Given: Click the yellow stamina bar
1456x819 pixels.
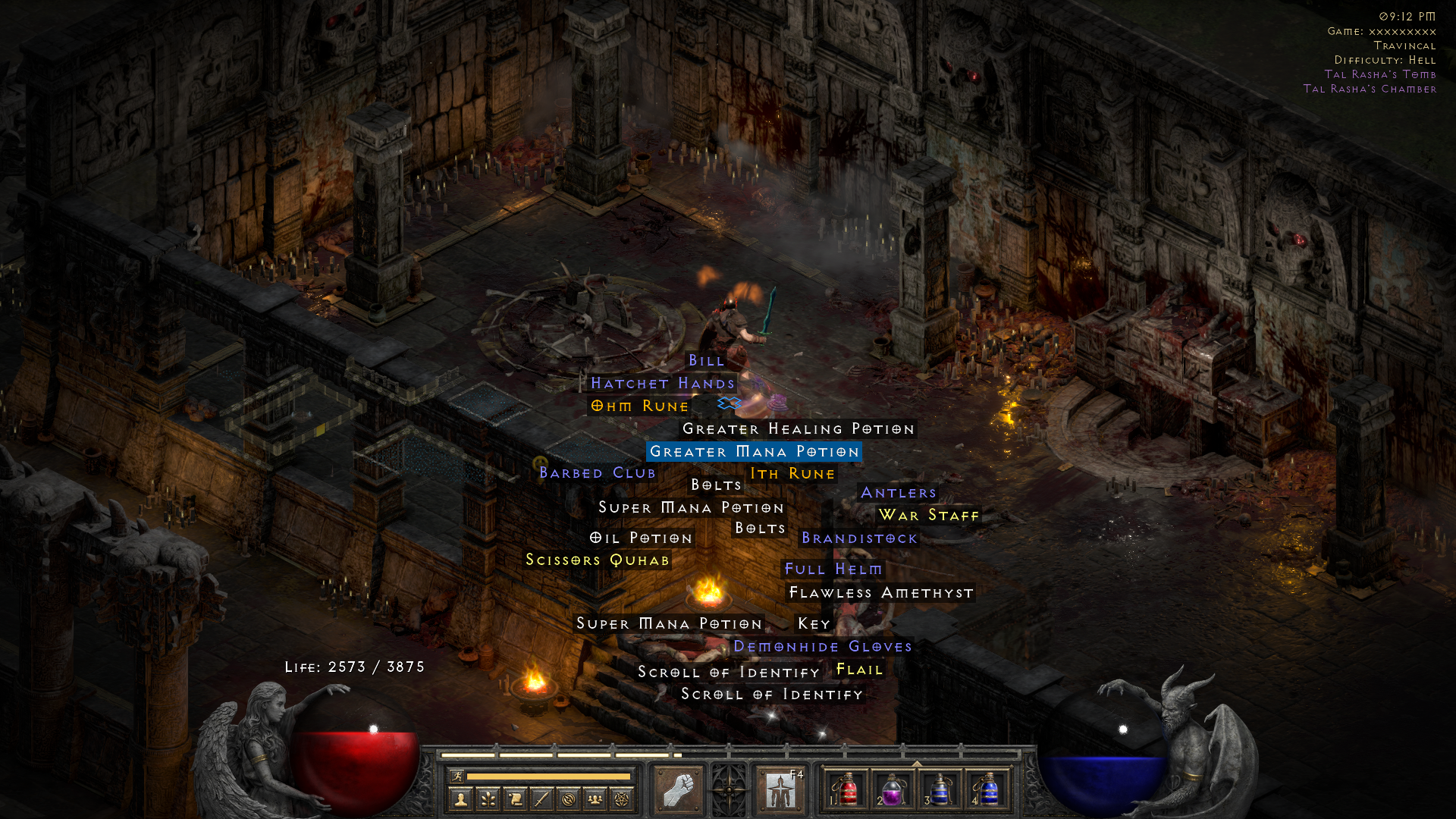Looking at the screenshot, I should 549,776.
